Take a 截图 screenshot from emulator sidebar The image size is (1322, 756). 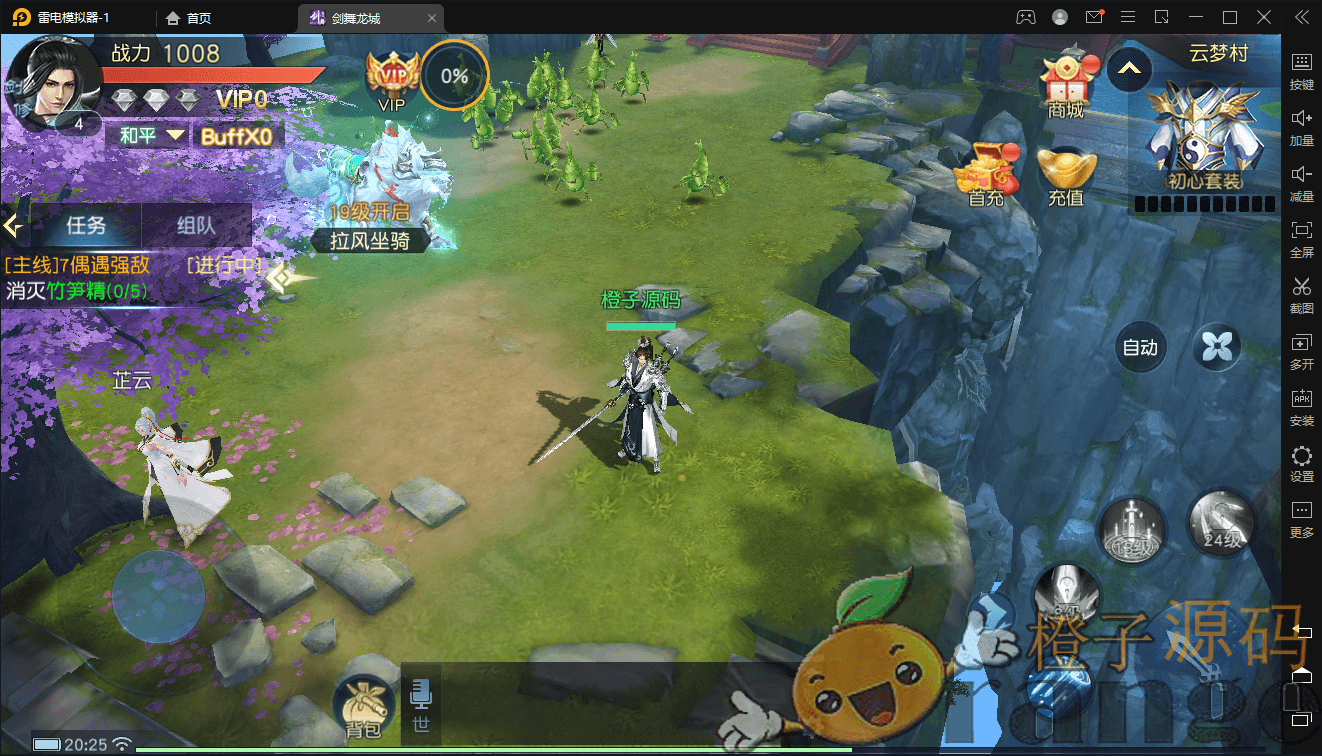pyautogui.click(x=1302, y=295)
